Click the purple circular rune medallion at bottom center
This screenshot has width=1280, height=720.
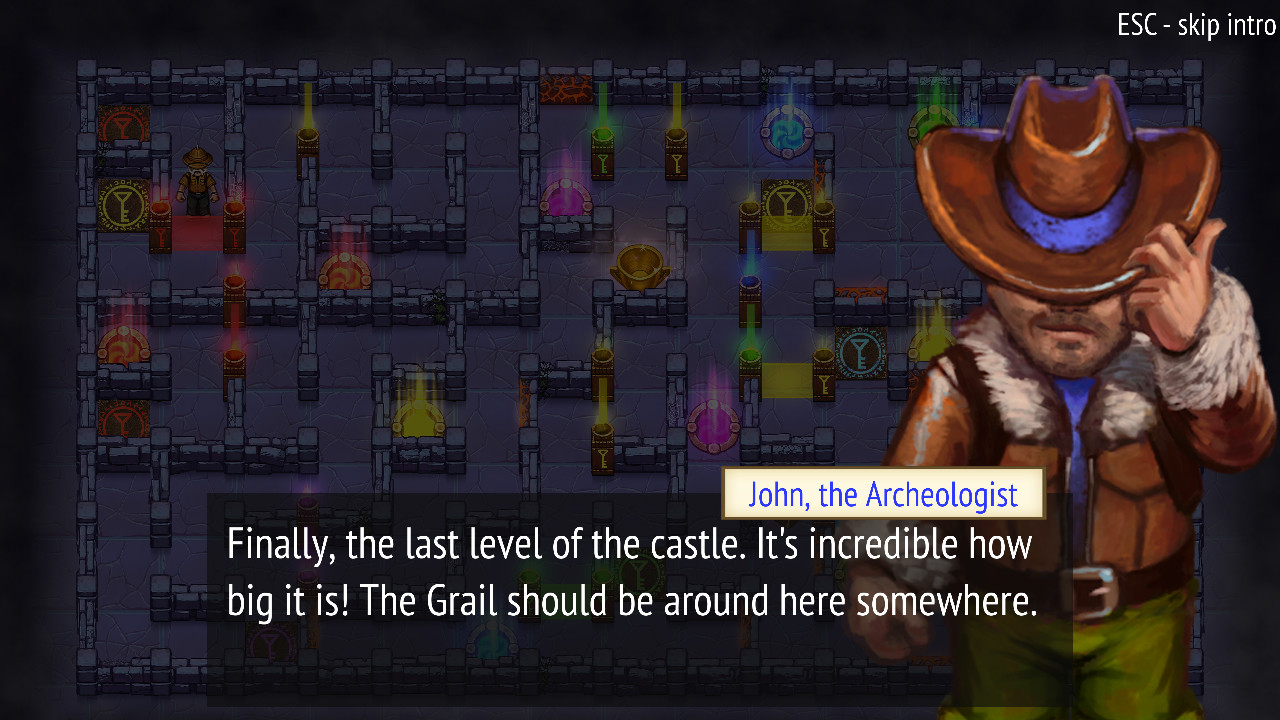(x=712, y=425)
